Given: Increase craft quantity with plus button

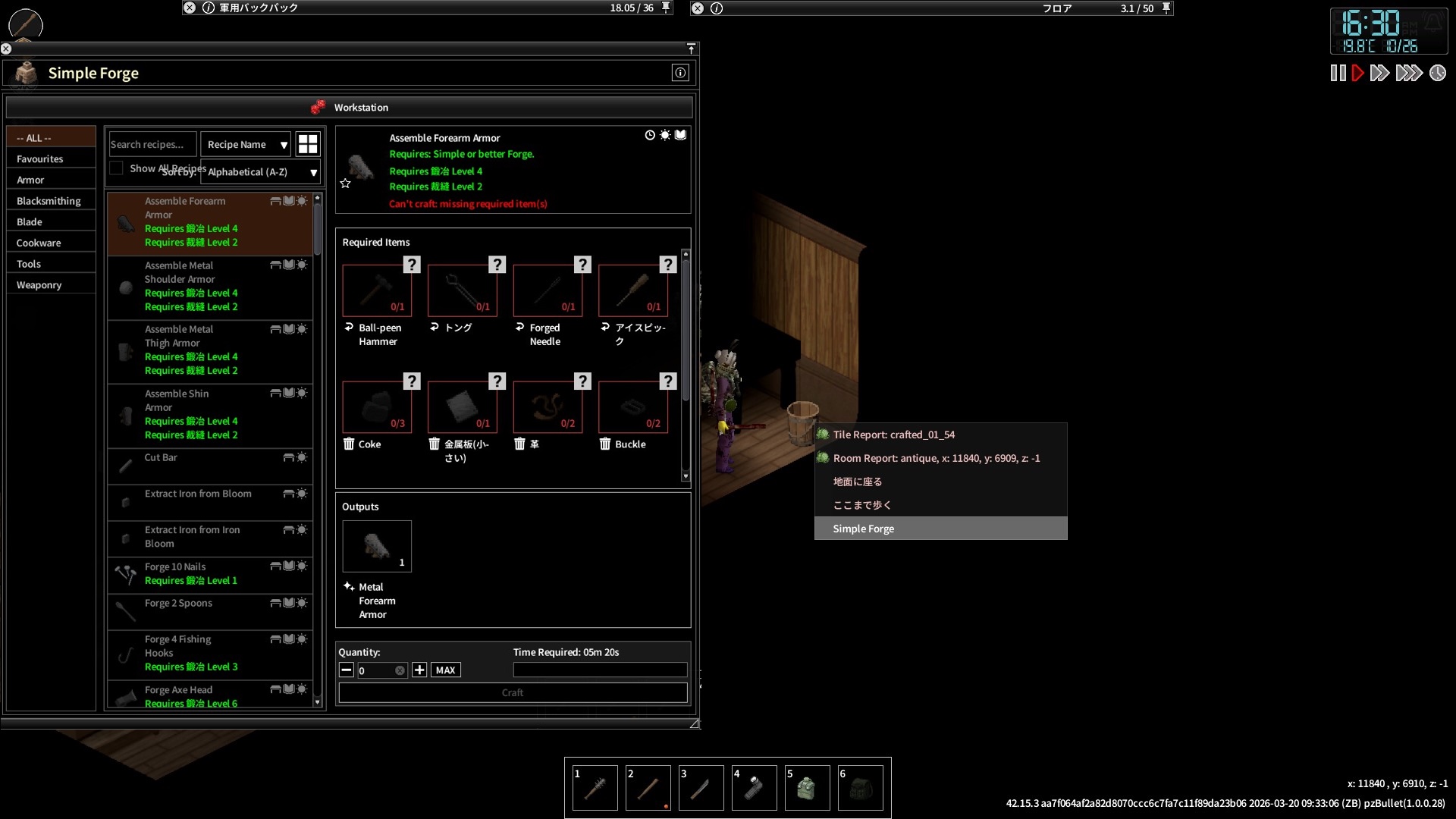Looking at the screenshot, I should 419,670.
